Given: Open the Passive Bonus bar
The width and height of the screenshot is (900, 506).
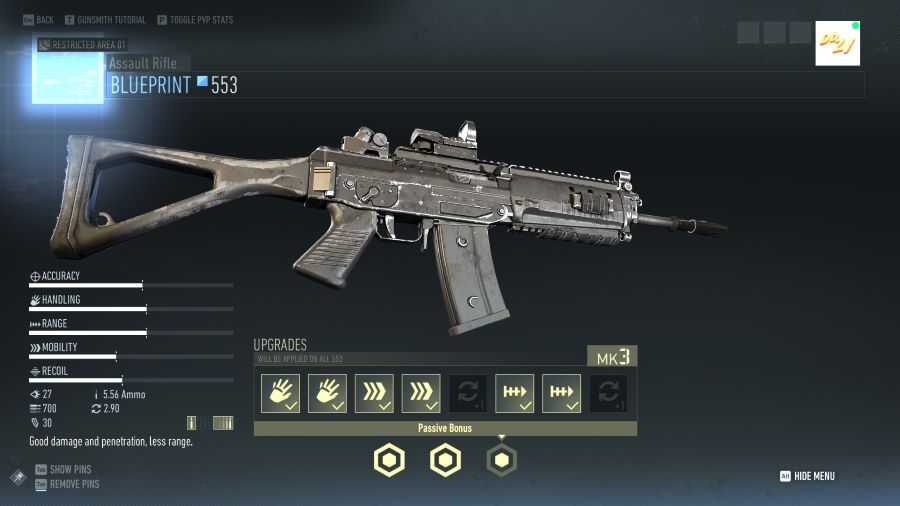Looking at the screenshot, I should (445, 428).
